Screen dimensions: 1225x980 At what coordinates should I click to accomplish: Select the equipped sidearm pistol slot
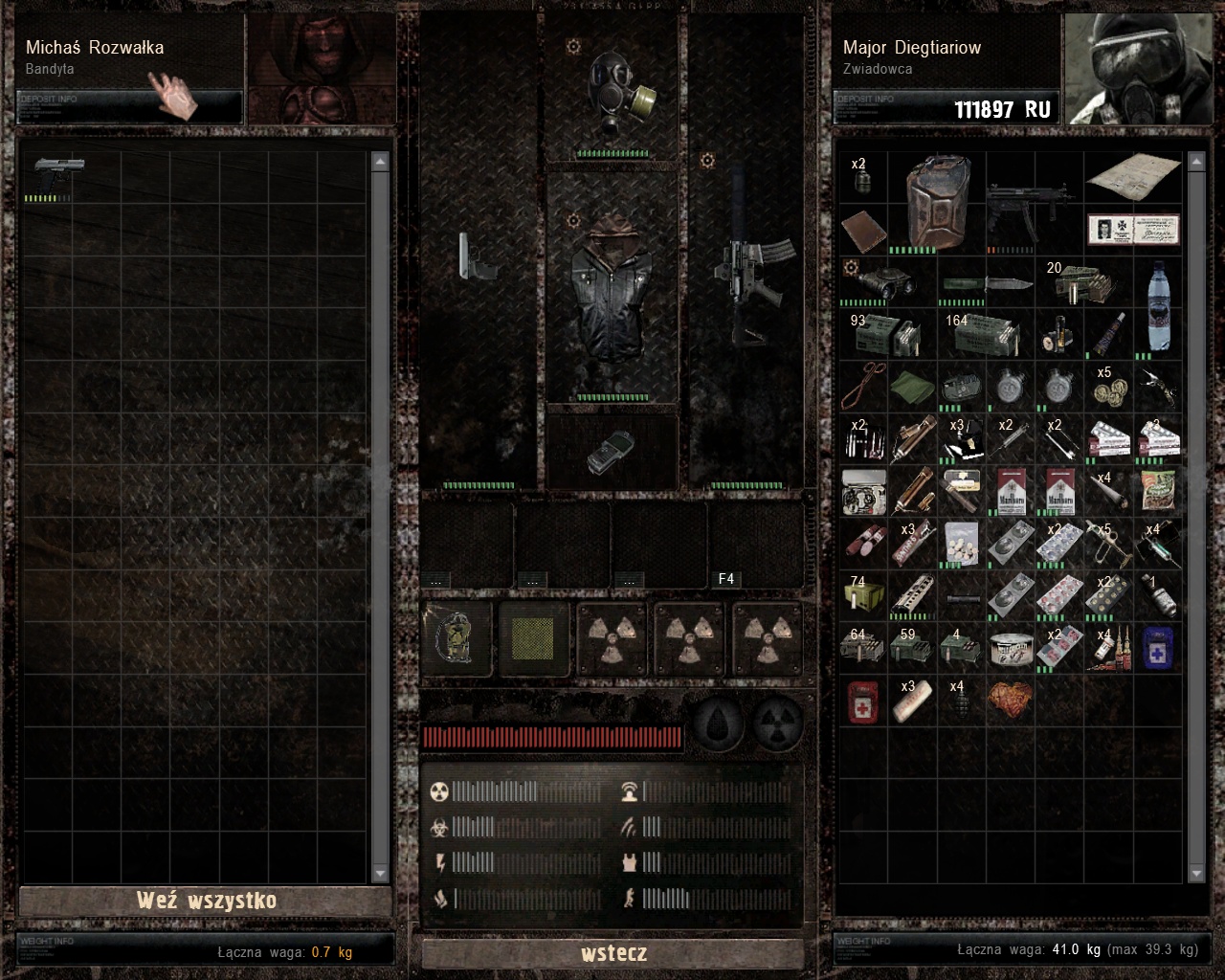[477, 256]
